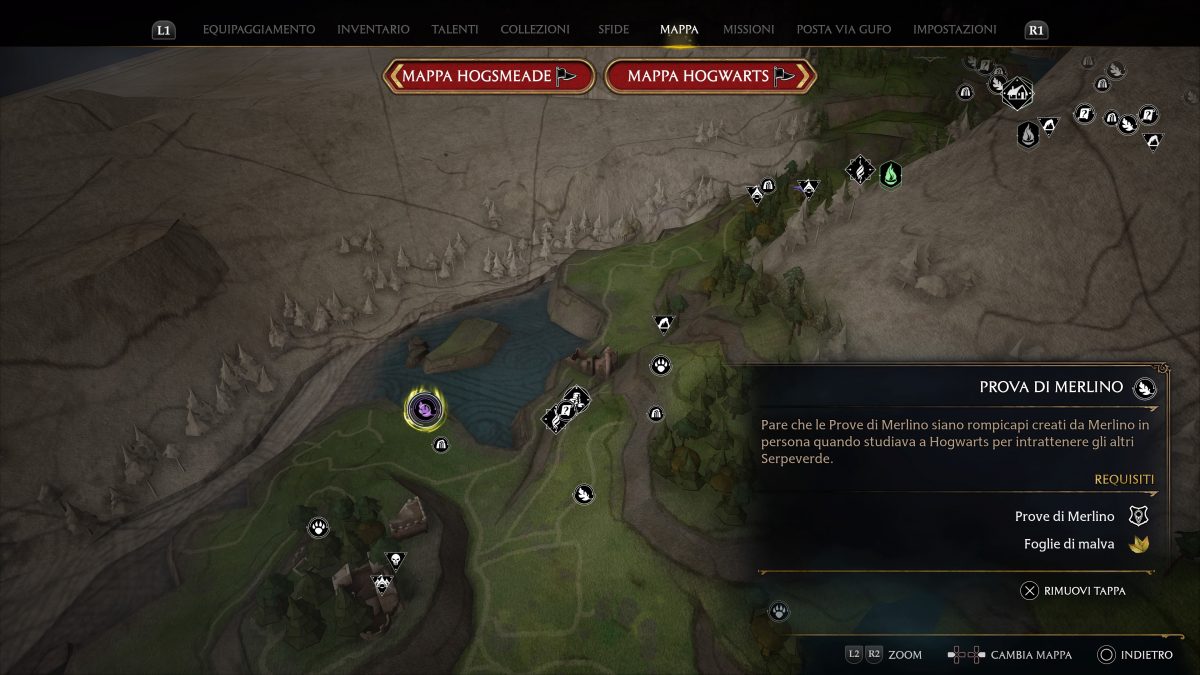Select the paw print marker east of the lake
The width and height of the screenshot is (1200, 675).
click(660, 365)
